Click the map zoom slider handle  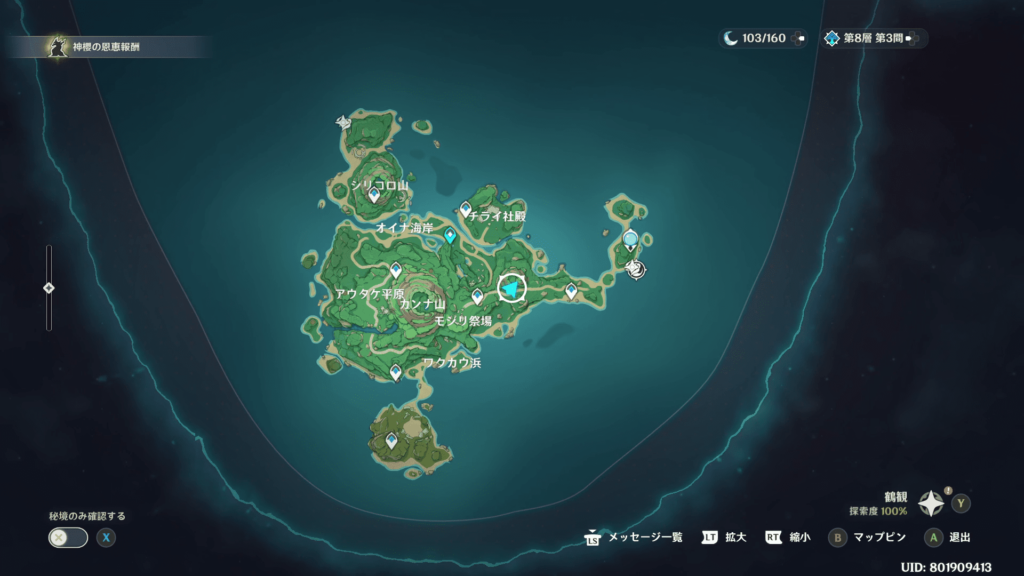pyautogui.click(x=49, y=288)
